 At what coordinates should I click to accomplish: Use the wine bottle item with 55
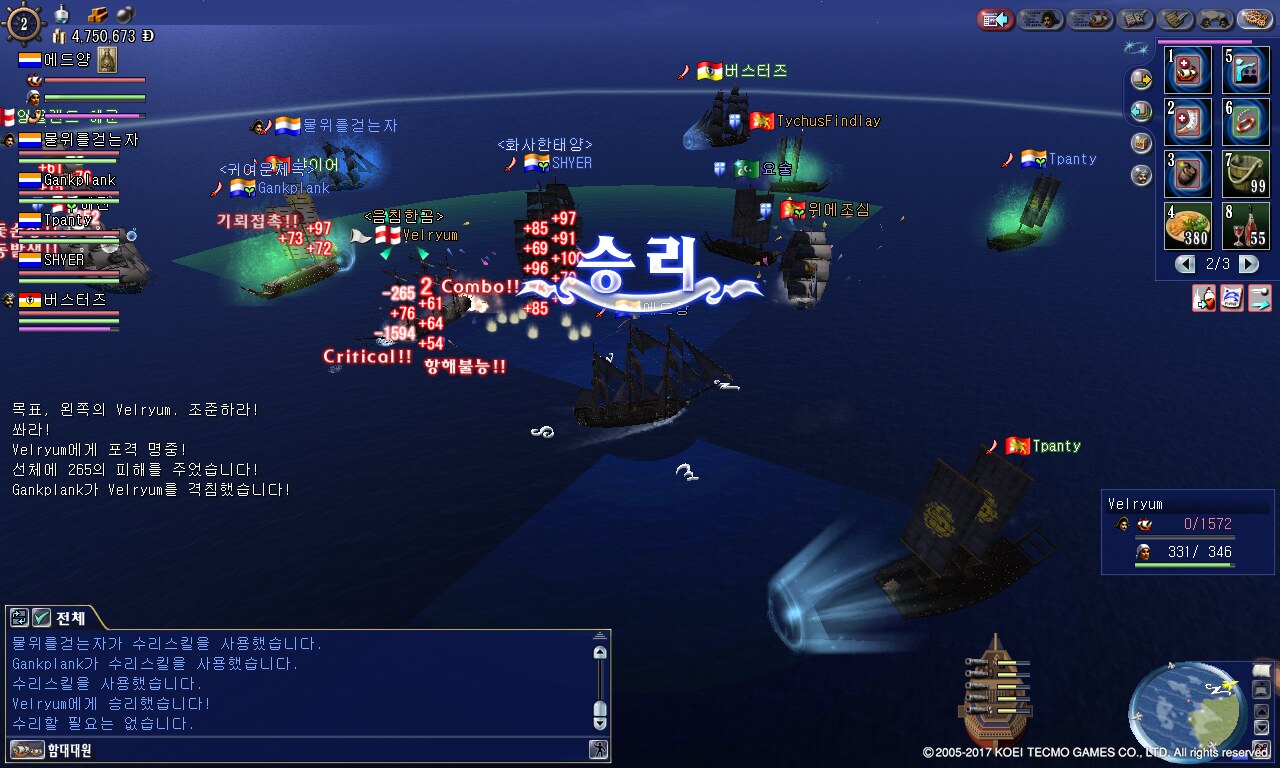tap(1245, 226)
